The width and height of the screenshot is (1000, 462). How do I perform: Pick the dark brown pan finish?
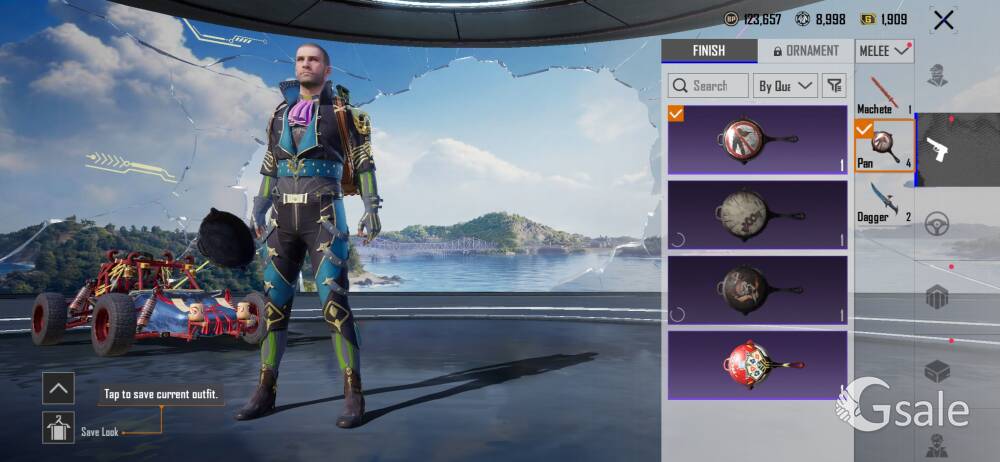point(757,290)
